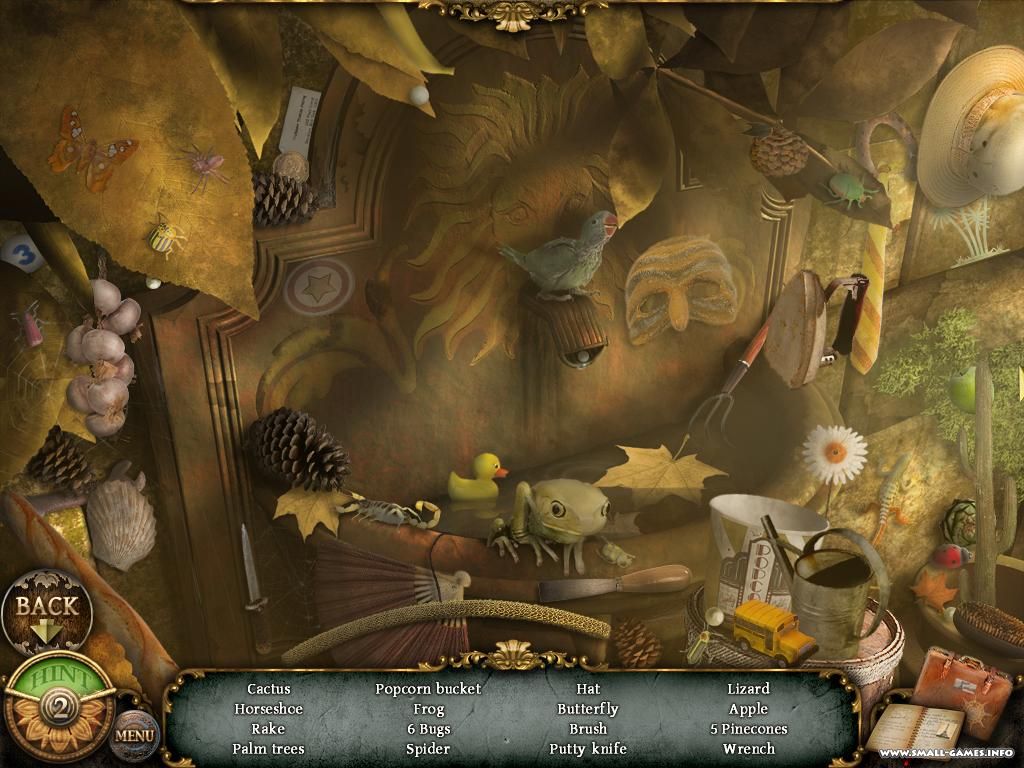
Task: Open the MENU
Action: coord(134,735)
